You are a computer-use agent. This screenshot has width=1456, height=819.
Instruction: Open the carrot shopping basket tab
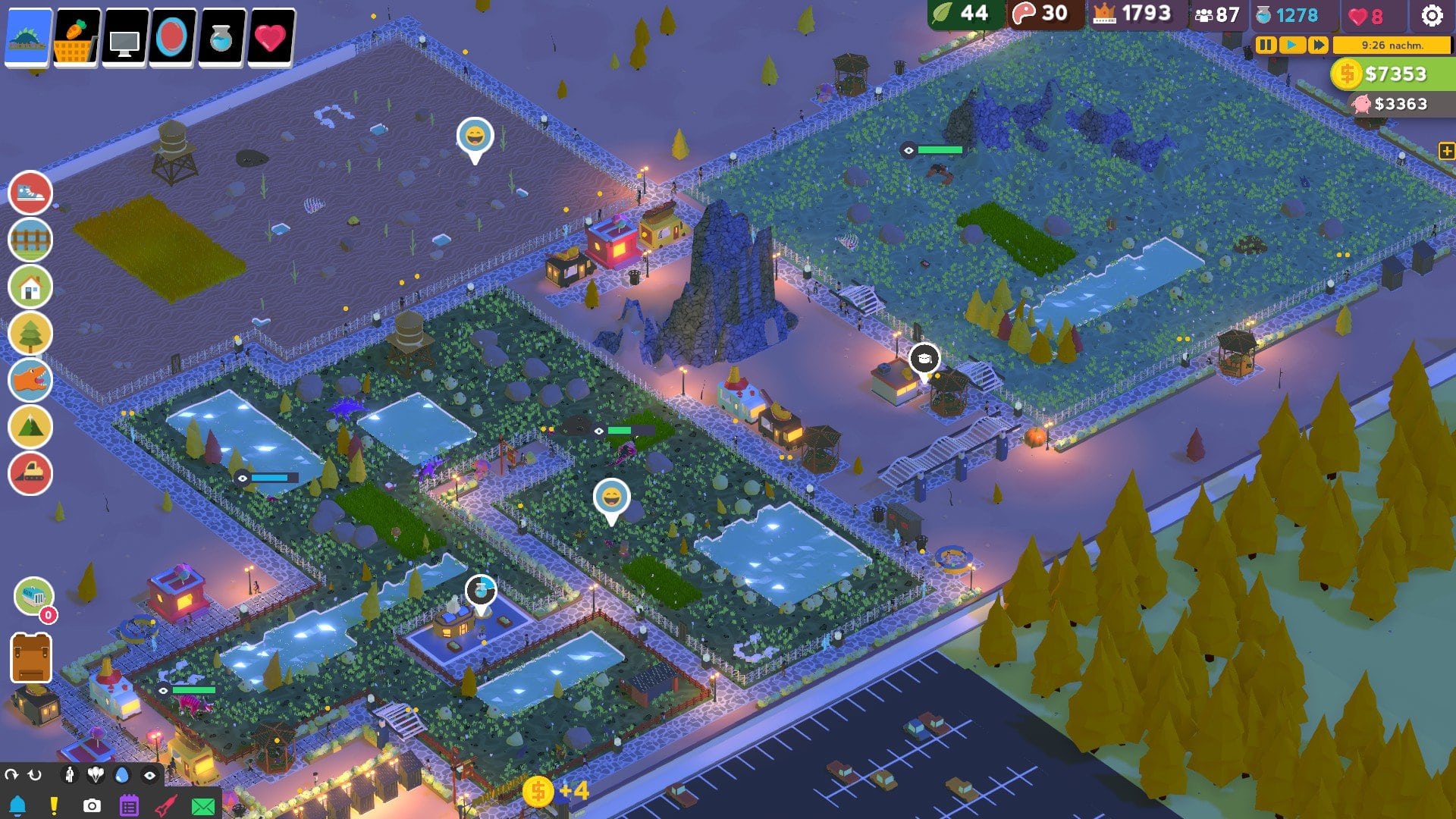pyautogui.click(x=77, y=36)
